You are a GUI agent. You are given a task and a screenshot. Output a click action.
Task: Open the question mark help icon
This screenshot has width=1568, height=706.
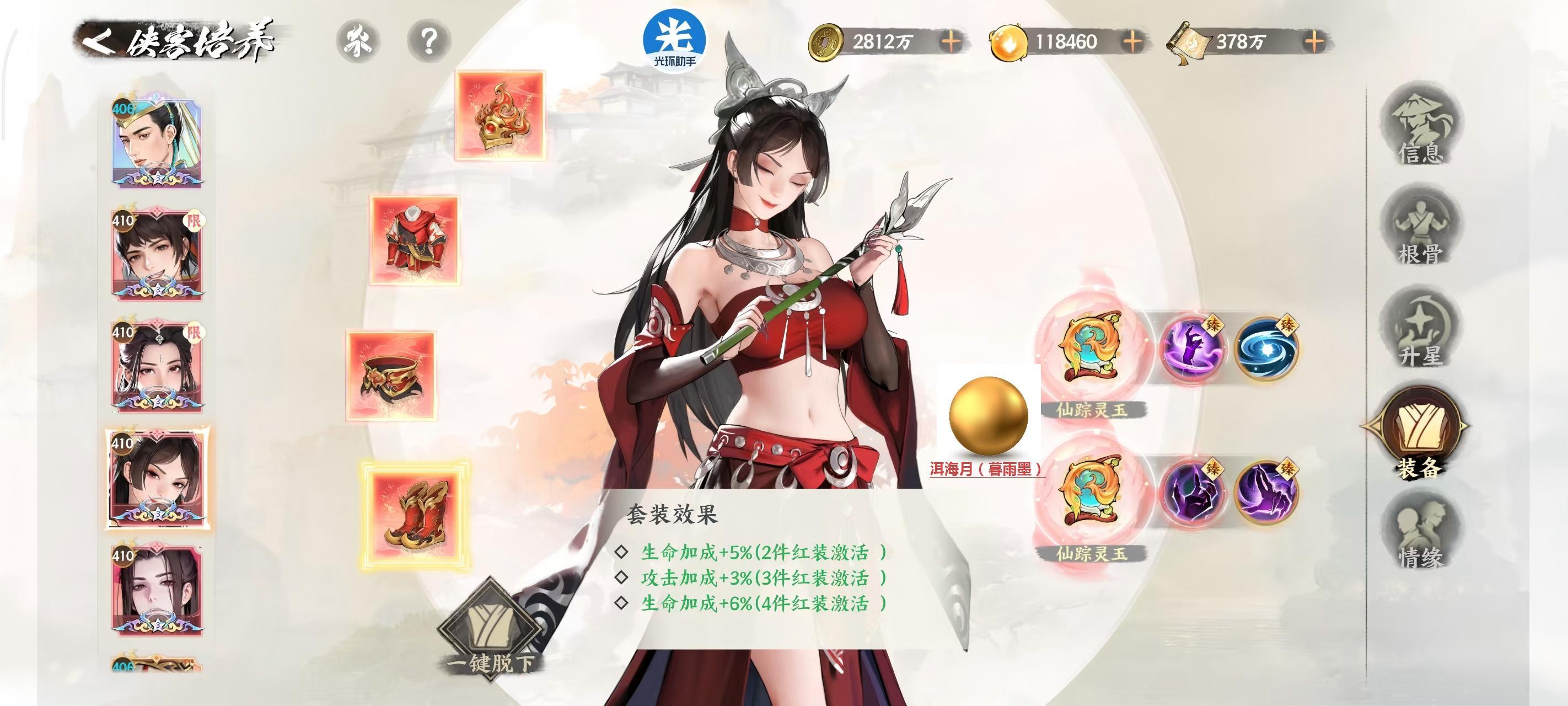[429, 41]
